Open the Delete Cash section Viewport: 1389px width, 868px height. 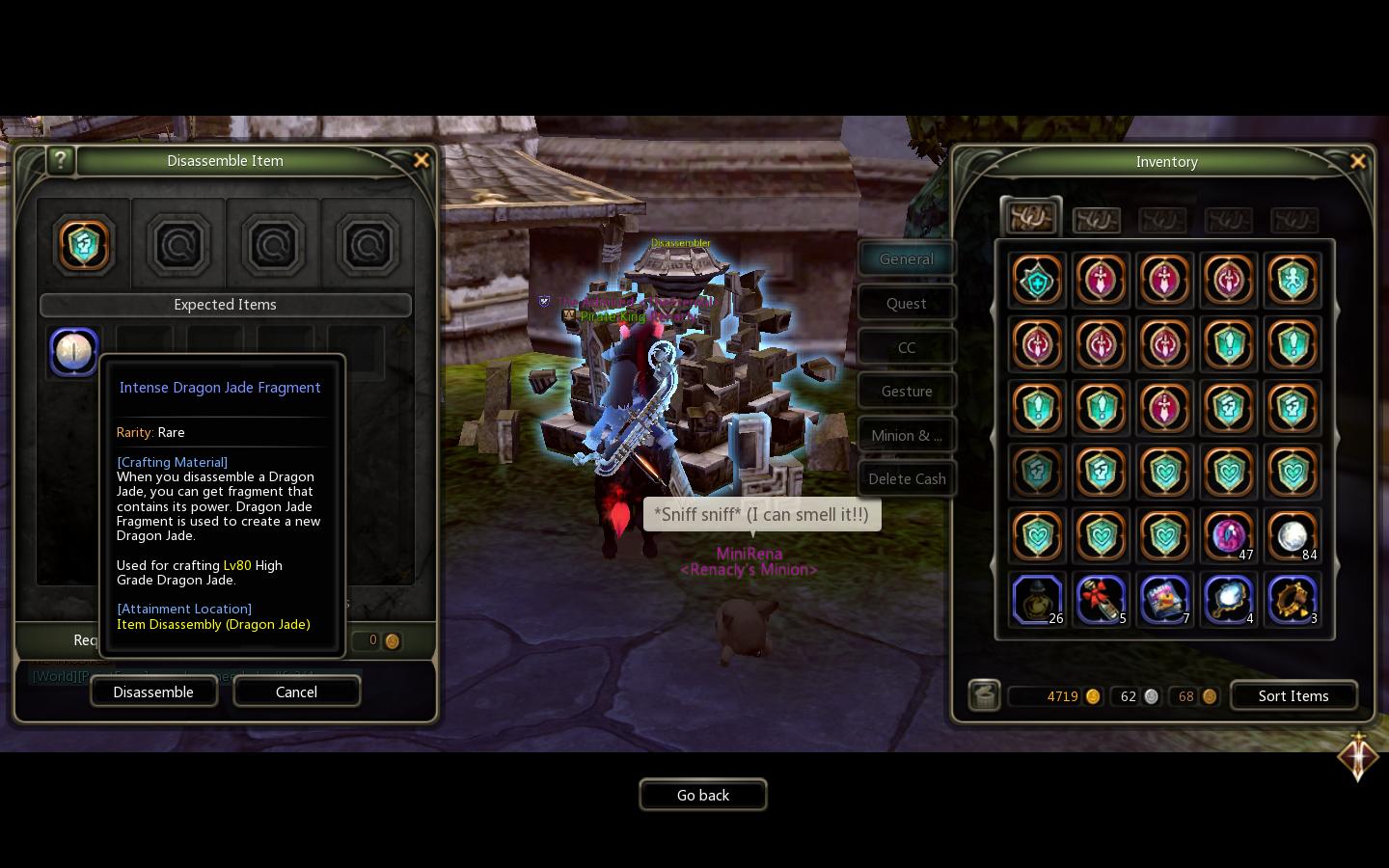907,478
